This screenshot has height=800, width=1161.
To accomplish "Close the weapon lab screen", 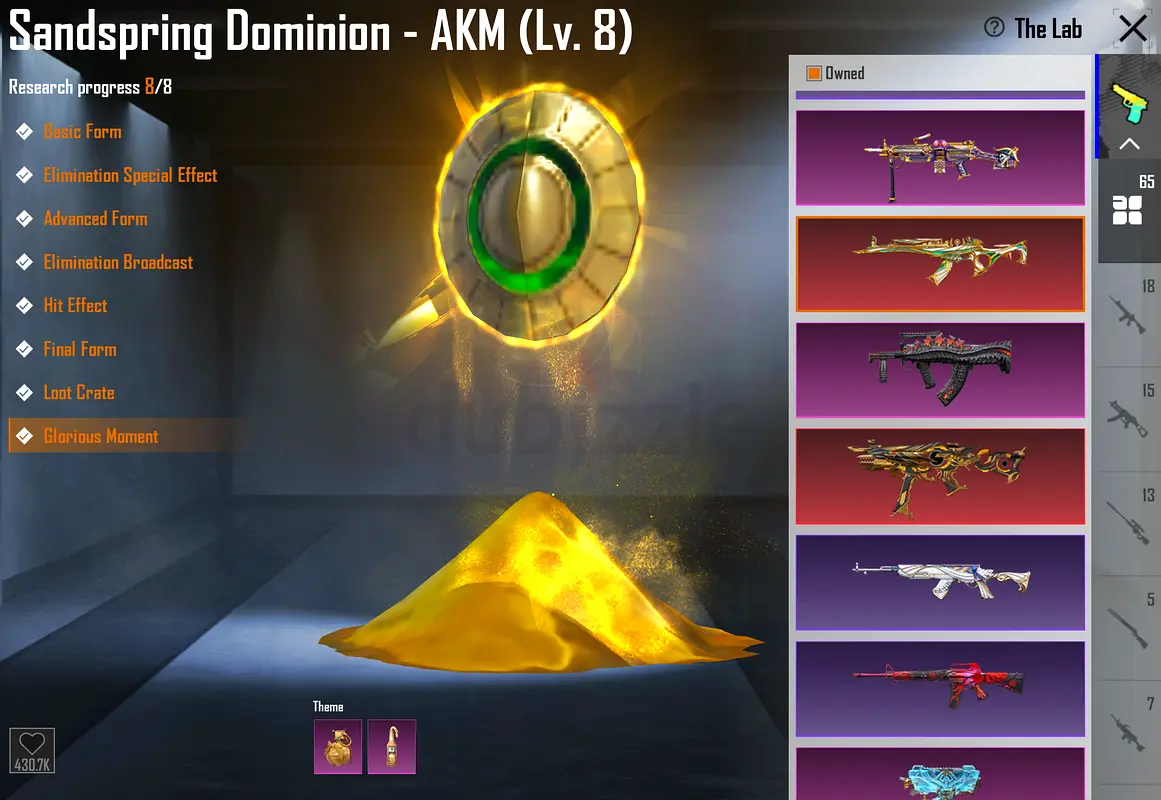I will tap(1132, 28).
